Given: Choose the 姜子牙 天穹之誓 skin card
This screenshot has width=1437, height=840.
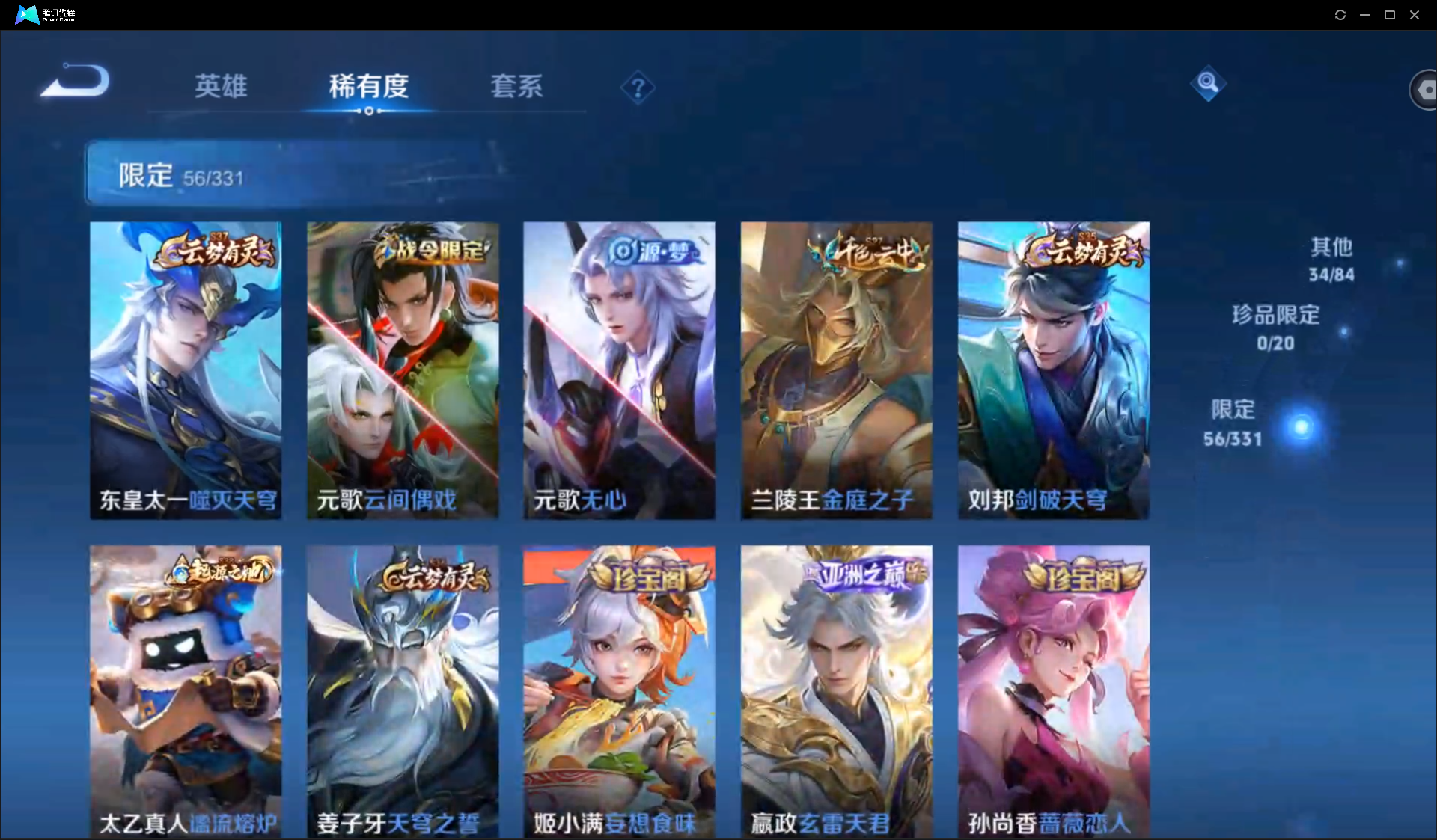Looking at the screenshot, I should pyautogui.click(x=403, y=691).
